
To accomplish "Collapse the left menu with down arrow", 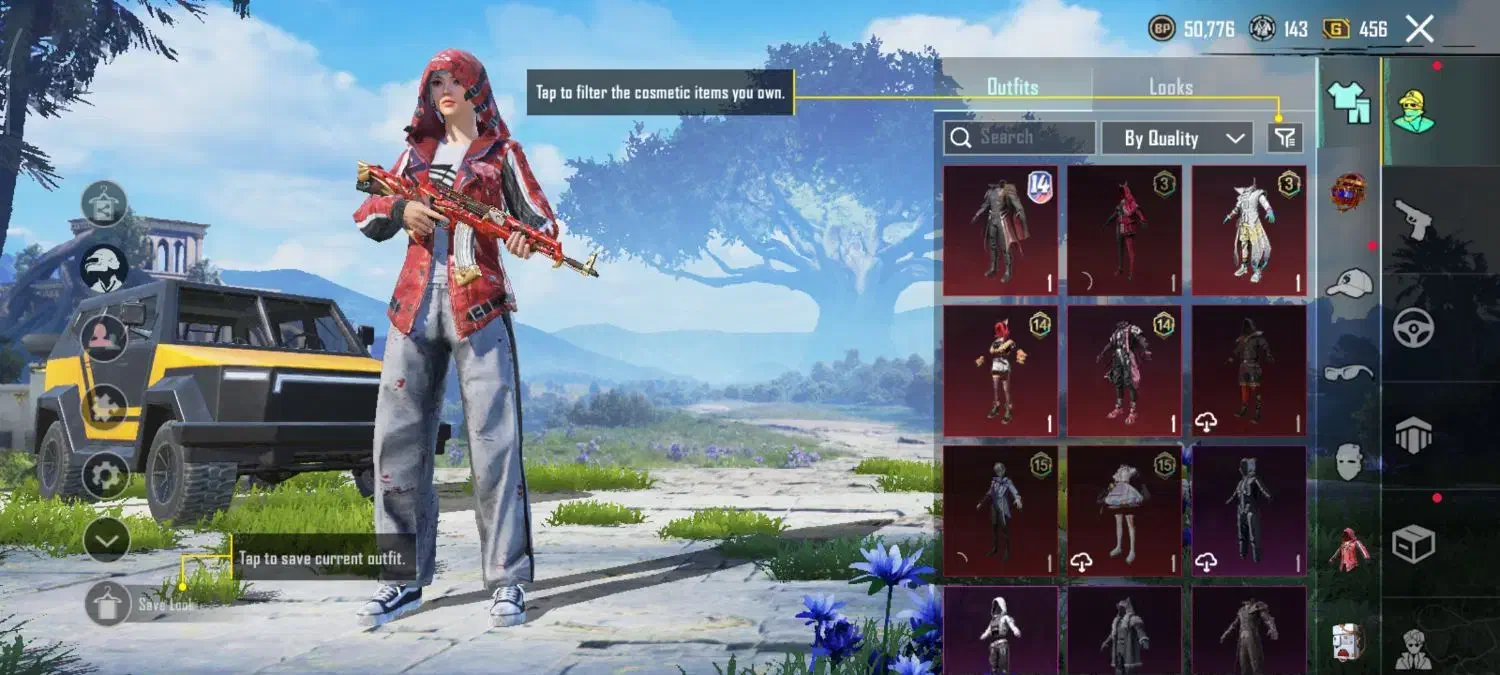I will [x=106, y=540].
